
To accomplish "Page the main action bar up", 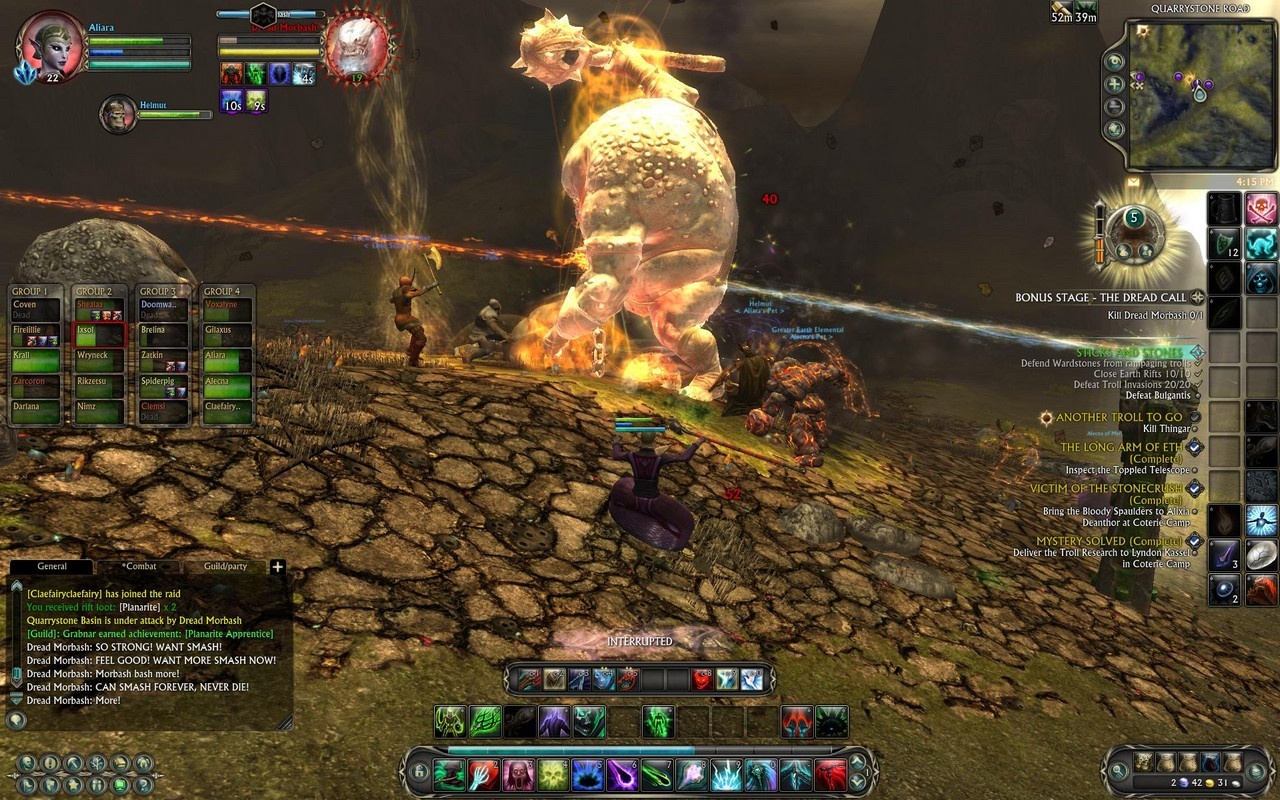I will click(x=857, y=765).
